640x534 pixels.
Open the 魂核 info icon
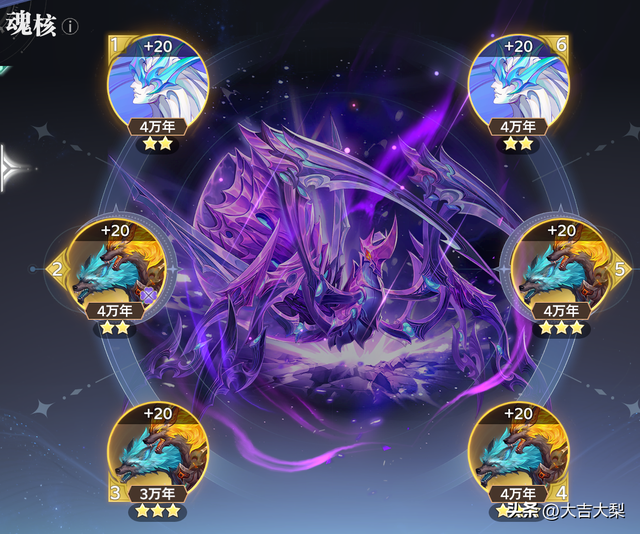point(70,27)
